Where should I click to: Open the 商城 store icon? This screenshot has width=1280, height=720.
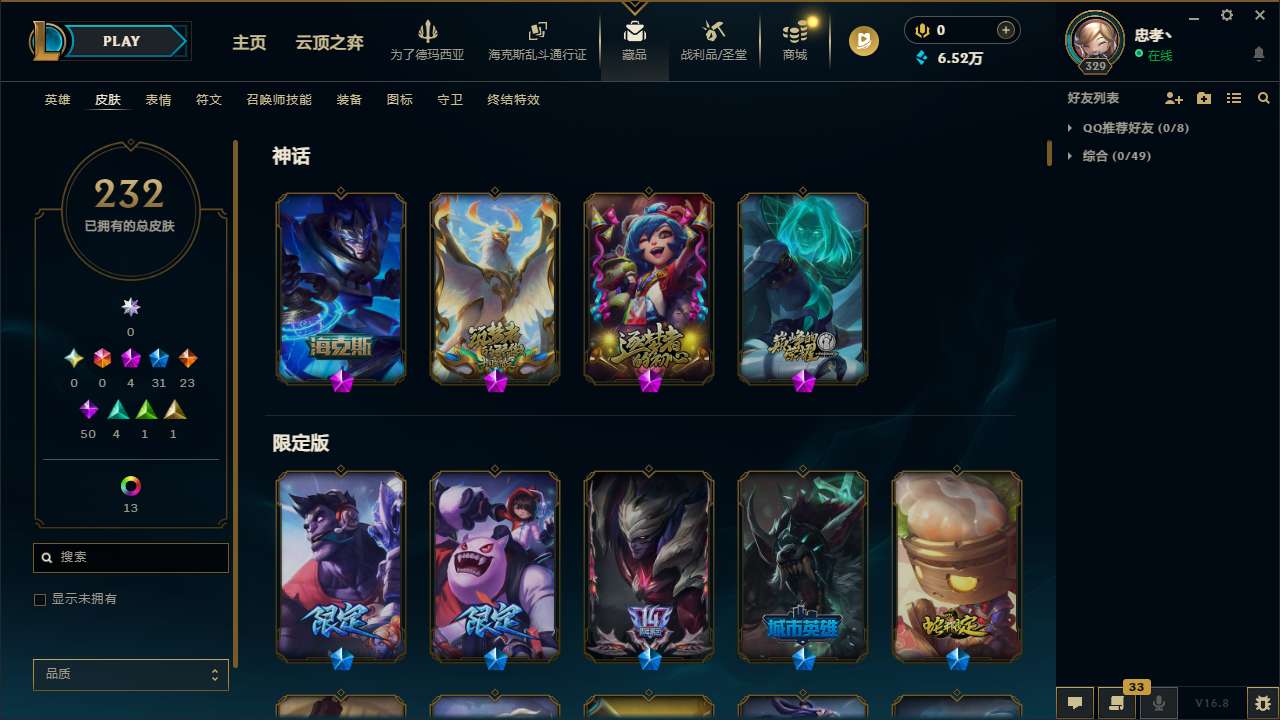[794, 40]
